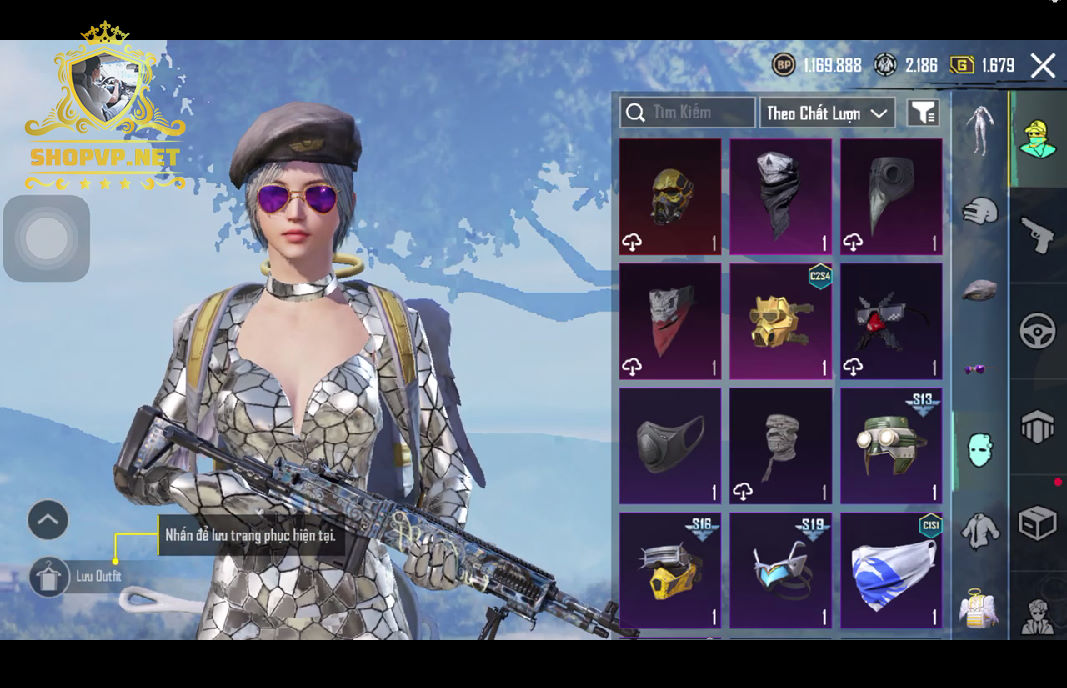This screenshot has width=1067, height=688.
Task: Open the Theo Chất Lượng sort dropdown
Action: point(827,113)
